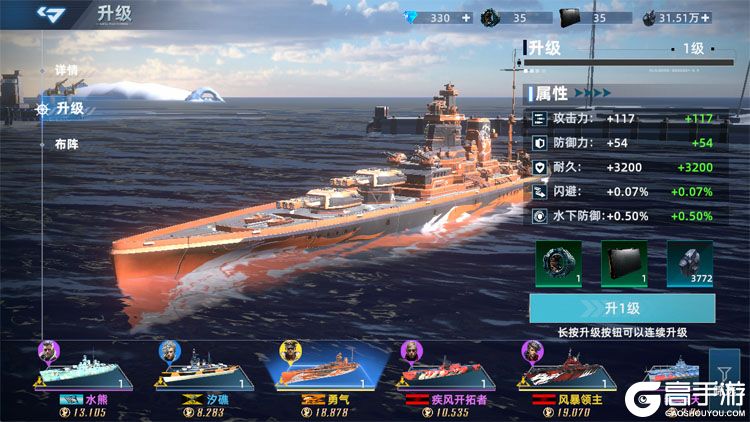This screenshot has width=750, height=422.
Task: Switch to the 布阵 formation tab
Action: pyautogui.click(x=67, y=143)
